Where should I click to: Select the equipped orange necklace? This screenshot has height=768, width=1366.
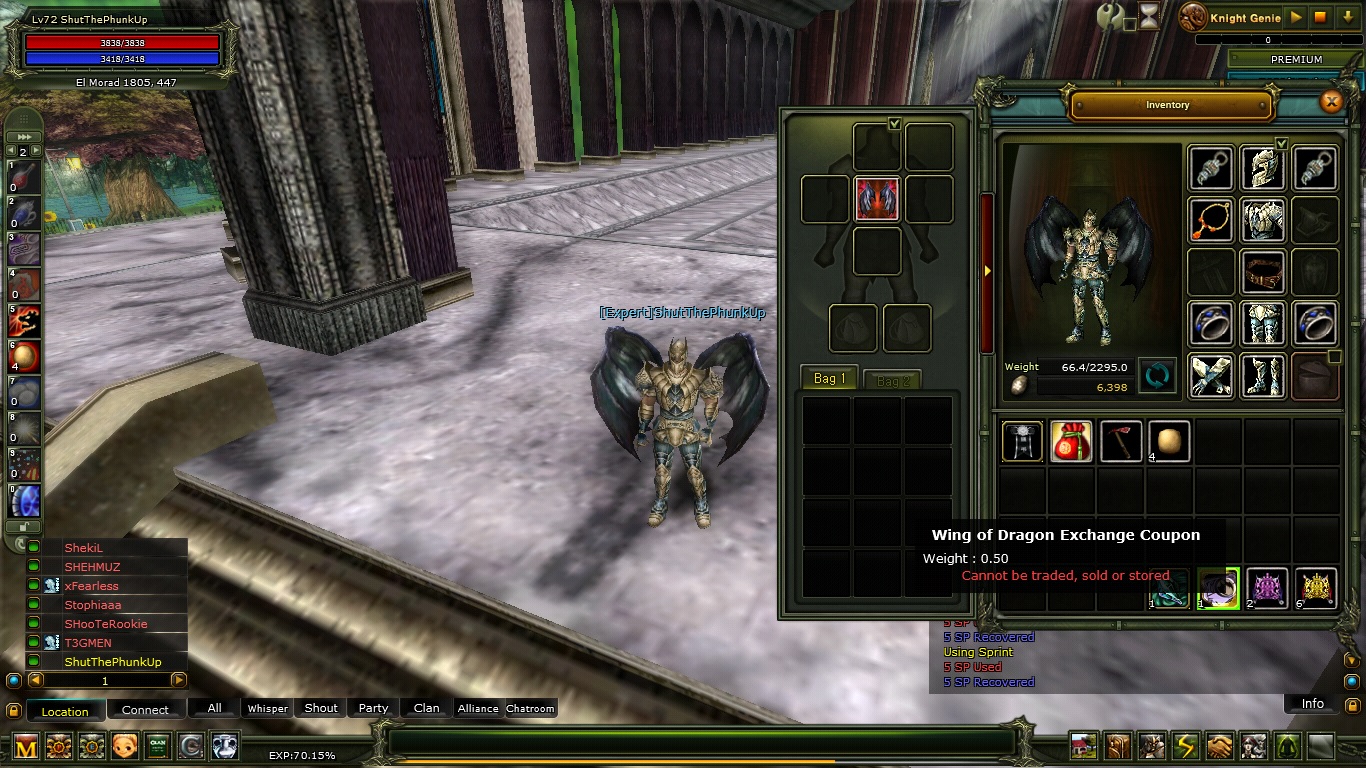click(x=1210, y=220)
